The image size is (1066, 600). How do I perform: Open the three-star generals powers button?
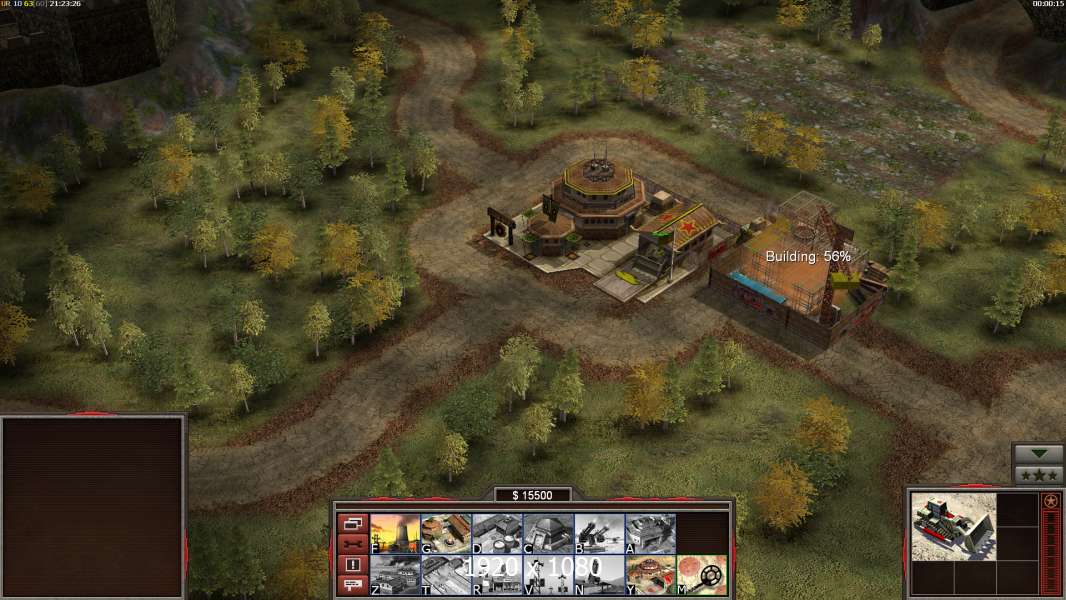(1038, 475)
